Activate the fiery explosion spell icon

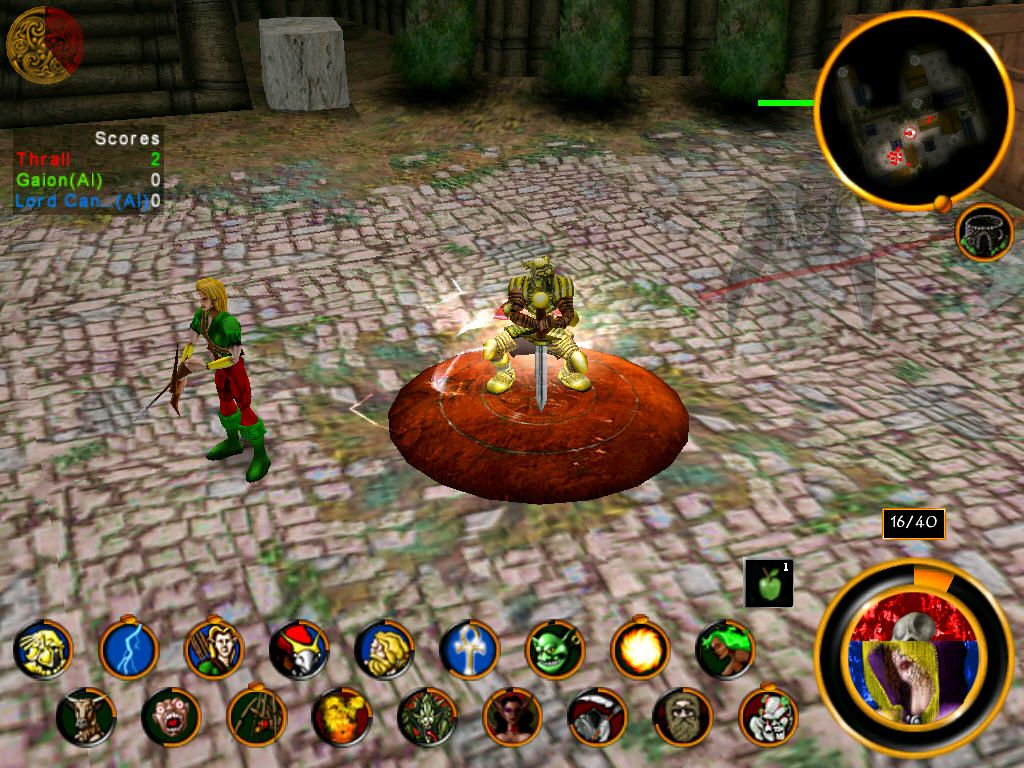point(341,716)
